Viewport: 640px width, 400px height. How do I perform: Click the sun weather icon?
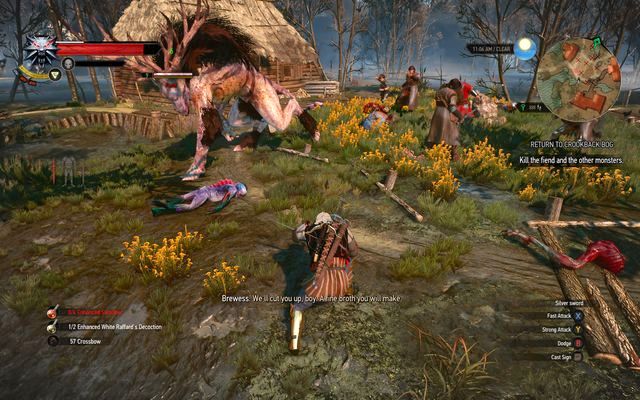[x=526, y=47]
